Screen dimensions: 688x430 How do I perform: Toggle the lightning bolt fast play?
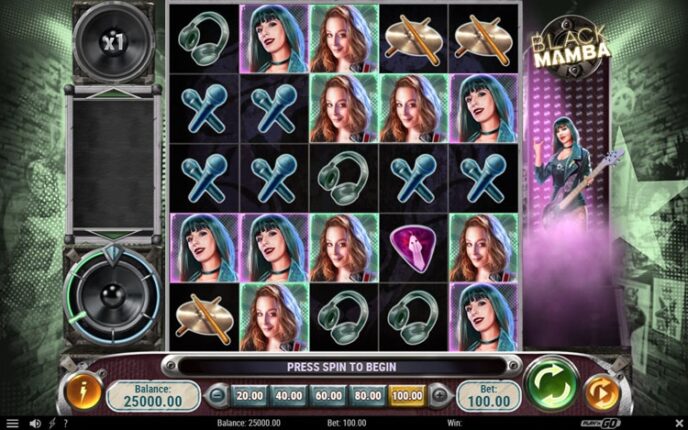point(51,424)
